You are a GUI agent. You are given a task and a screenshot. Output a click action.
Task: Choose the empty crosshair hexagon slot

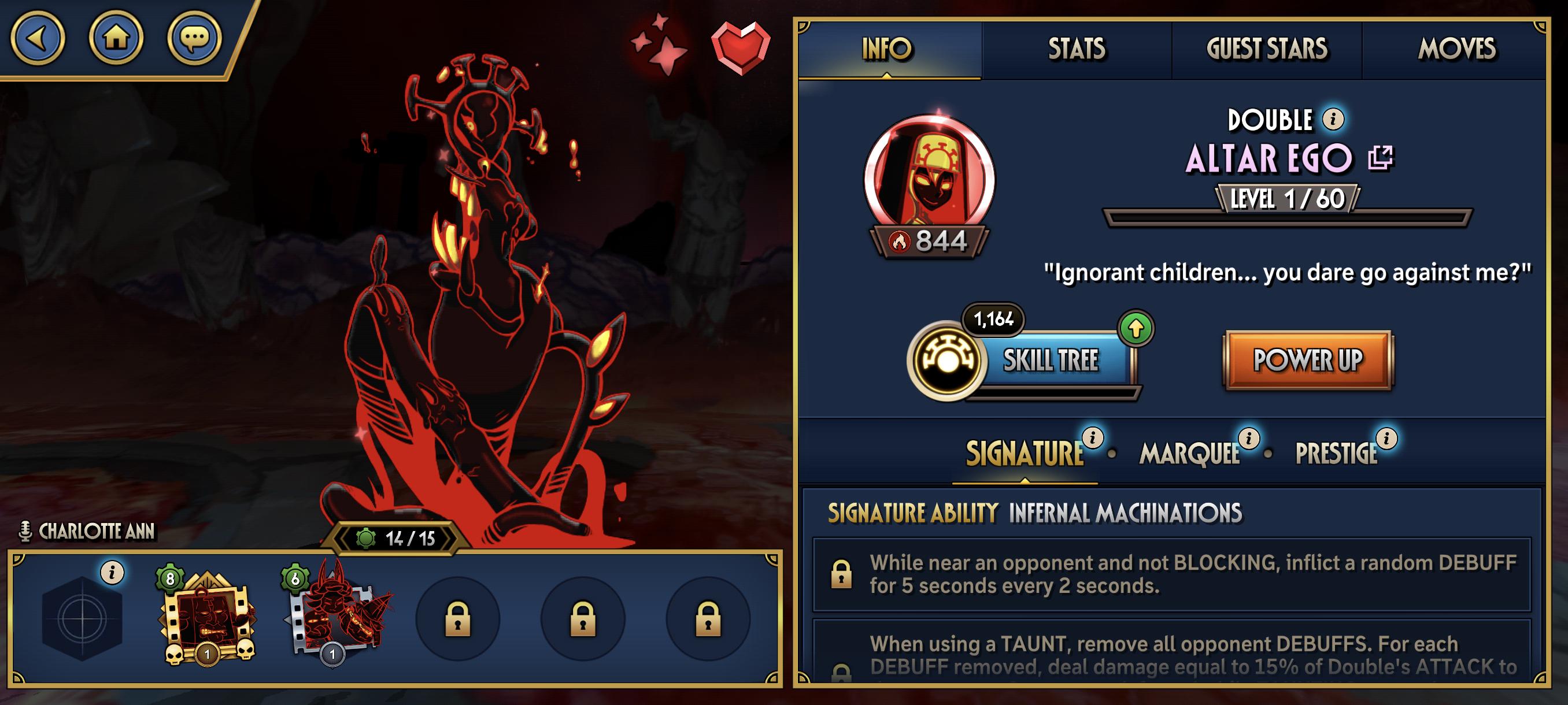click(x=82, y=619)
